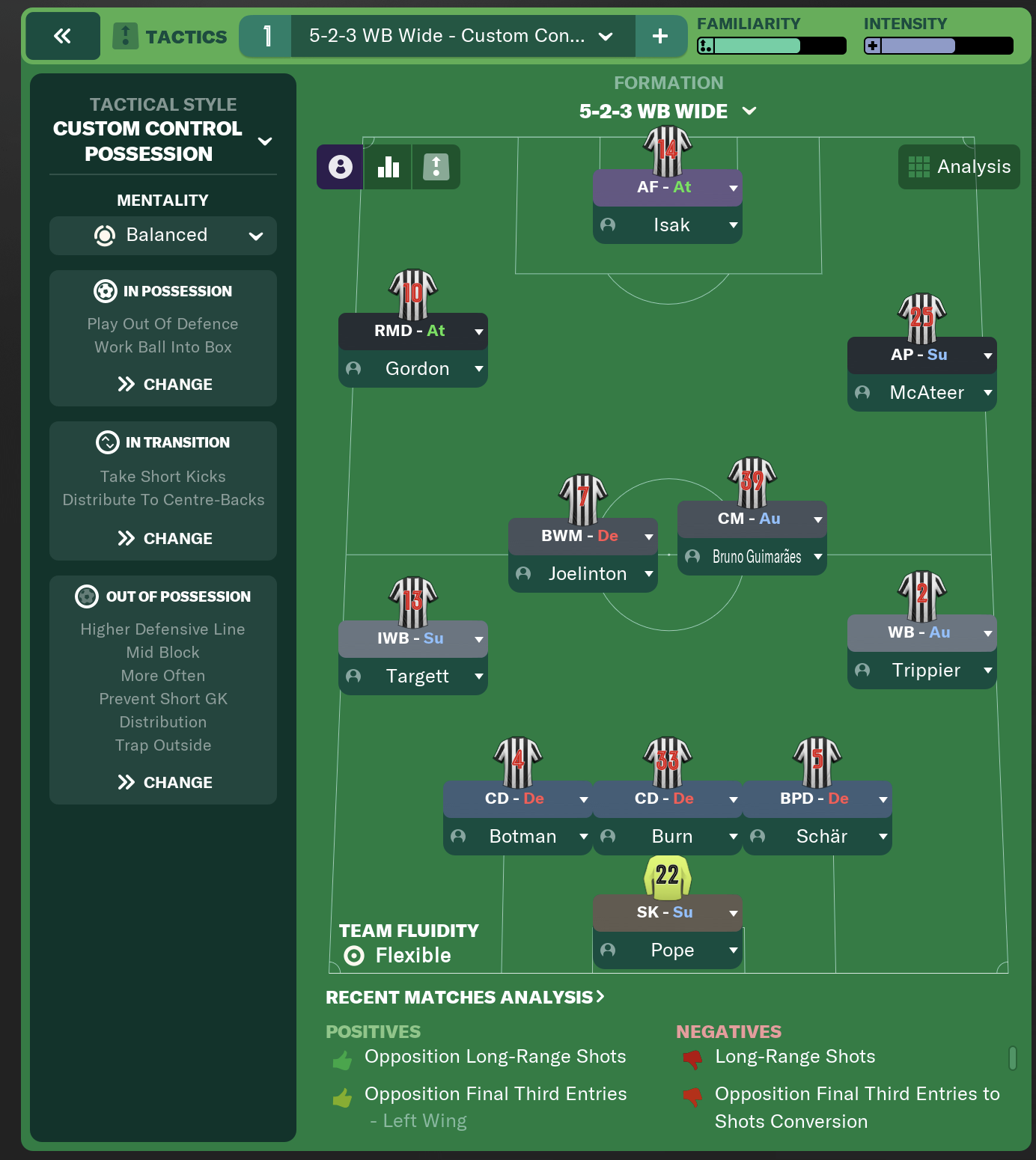Viewport: 1036px width, 1160px height.
Task: Open the pitch formation view icon
Action: [x=436, y=166]
